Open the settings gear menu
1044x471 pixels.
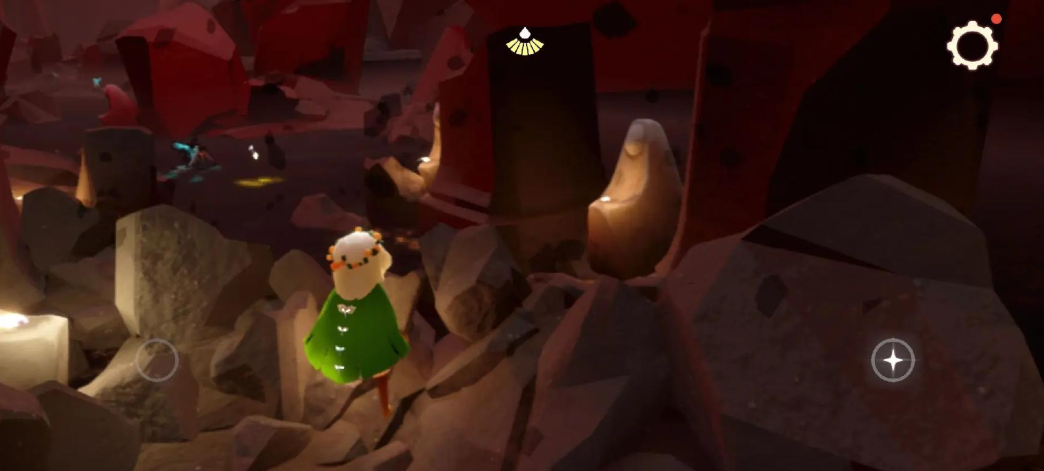972,44
